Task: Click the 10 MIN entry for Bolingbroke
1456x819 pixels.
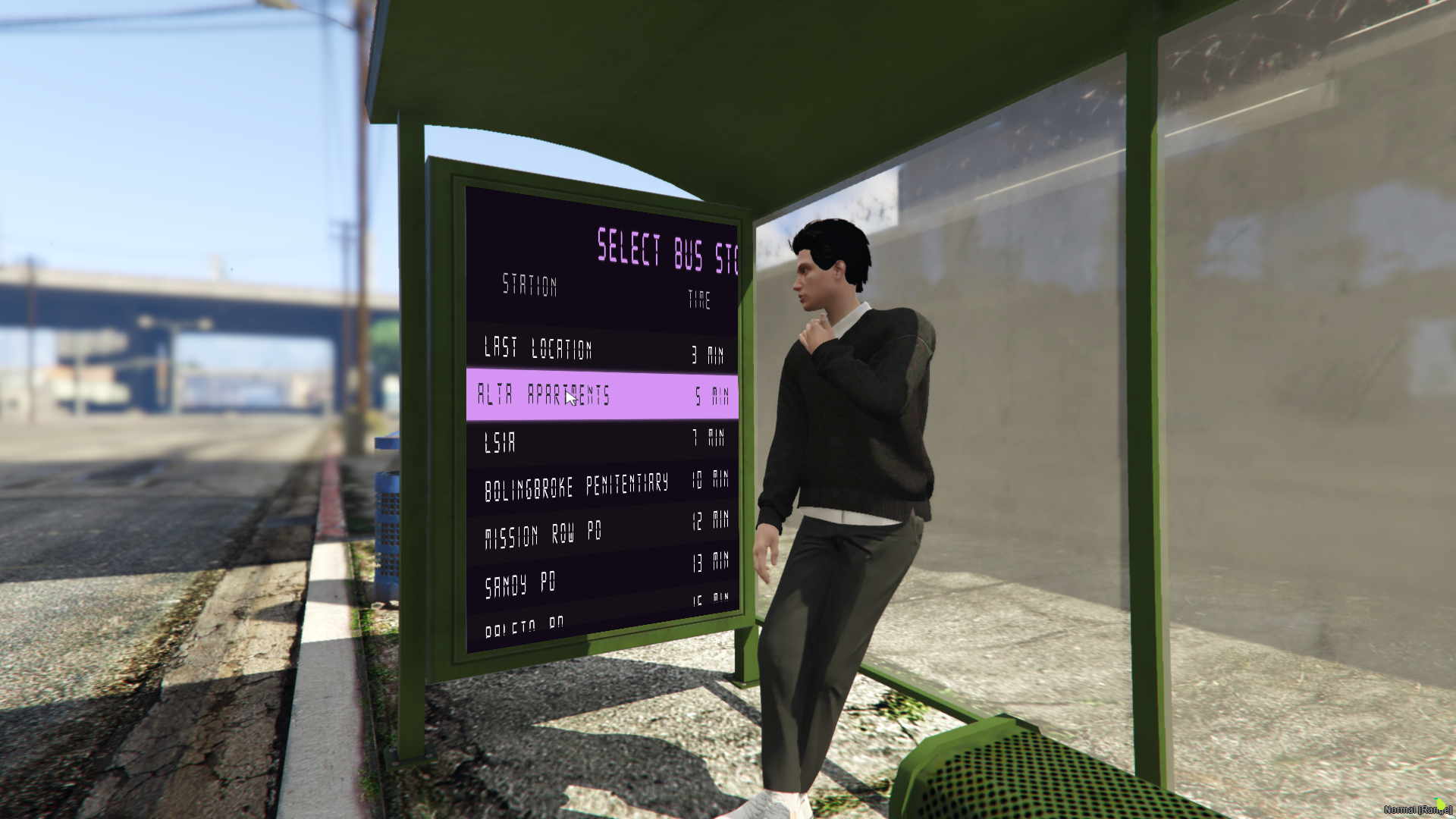Action: point(712,480)
